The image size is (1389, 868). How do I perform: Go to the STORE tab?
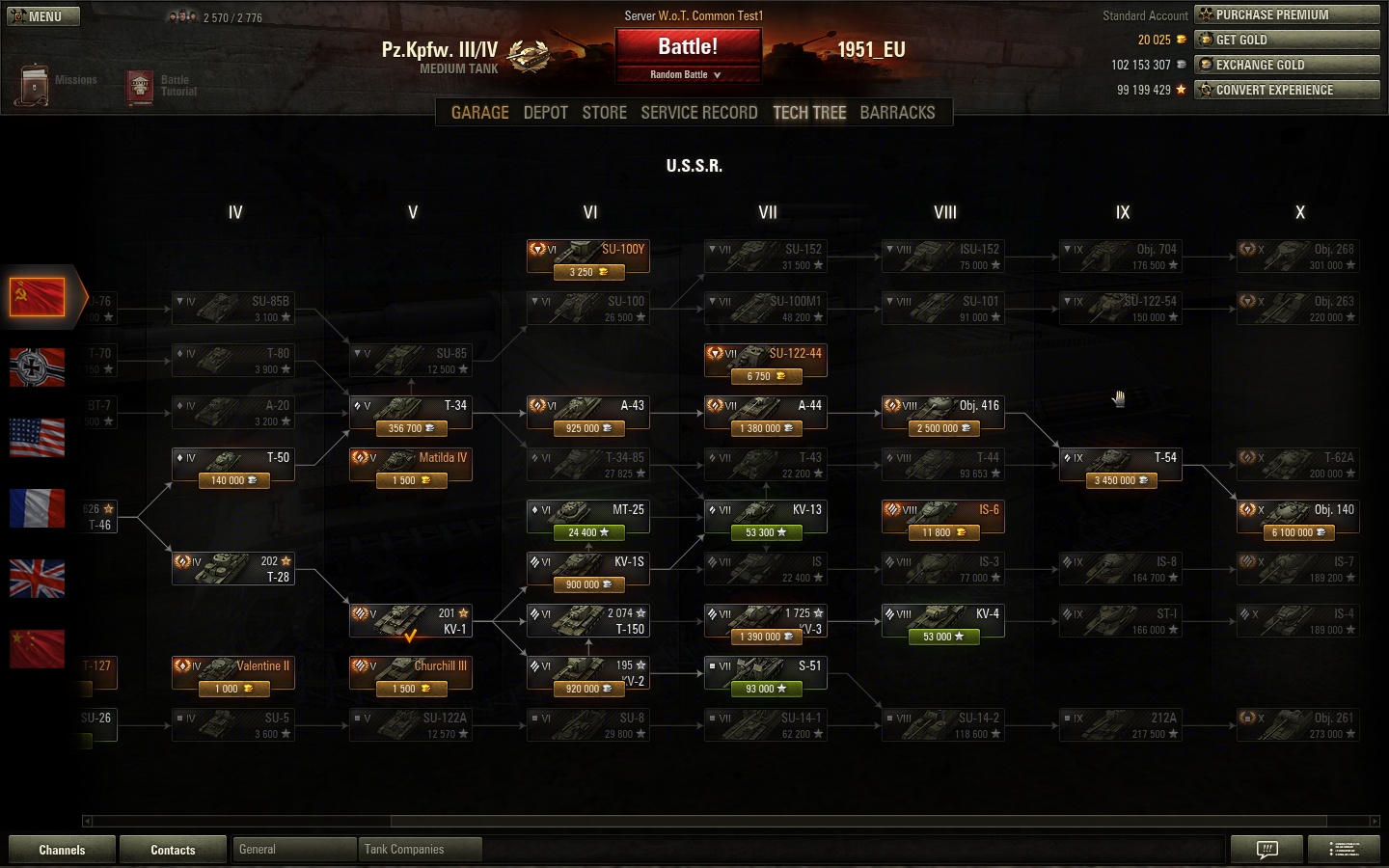(604, 113)
